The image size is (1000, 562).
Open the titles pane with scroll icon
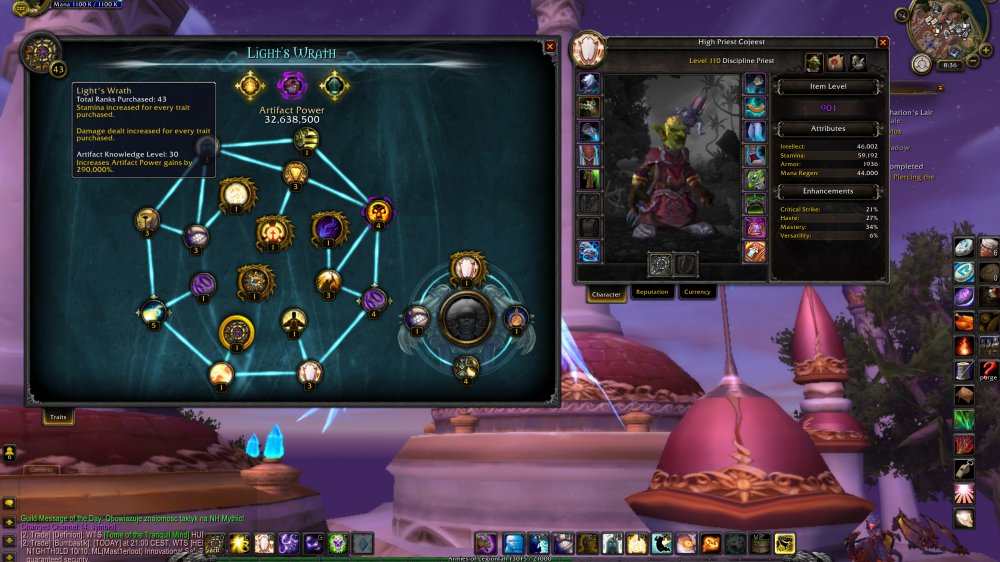[x=836, y=63]
